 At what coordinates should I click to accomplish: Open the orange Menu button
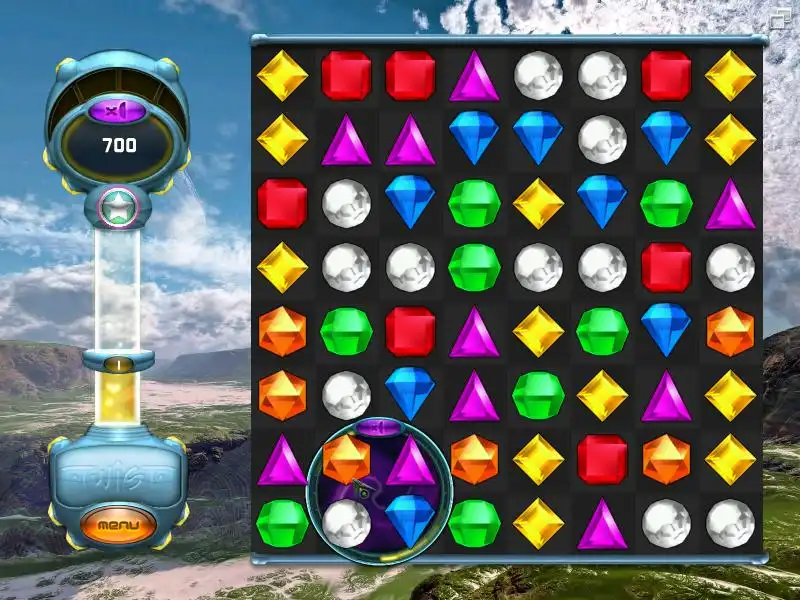119,523
